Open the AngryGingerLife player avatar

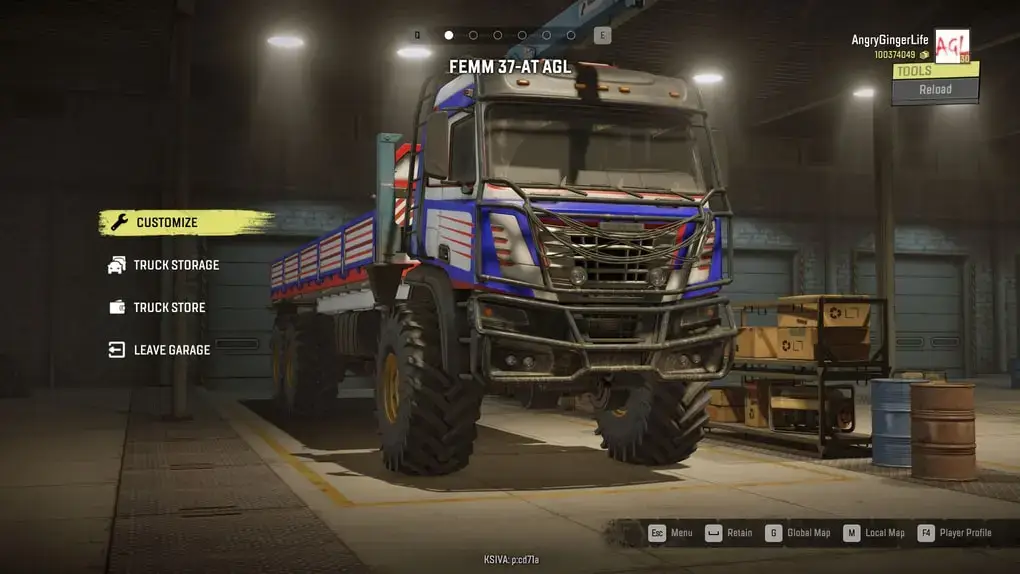(951, 46)
